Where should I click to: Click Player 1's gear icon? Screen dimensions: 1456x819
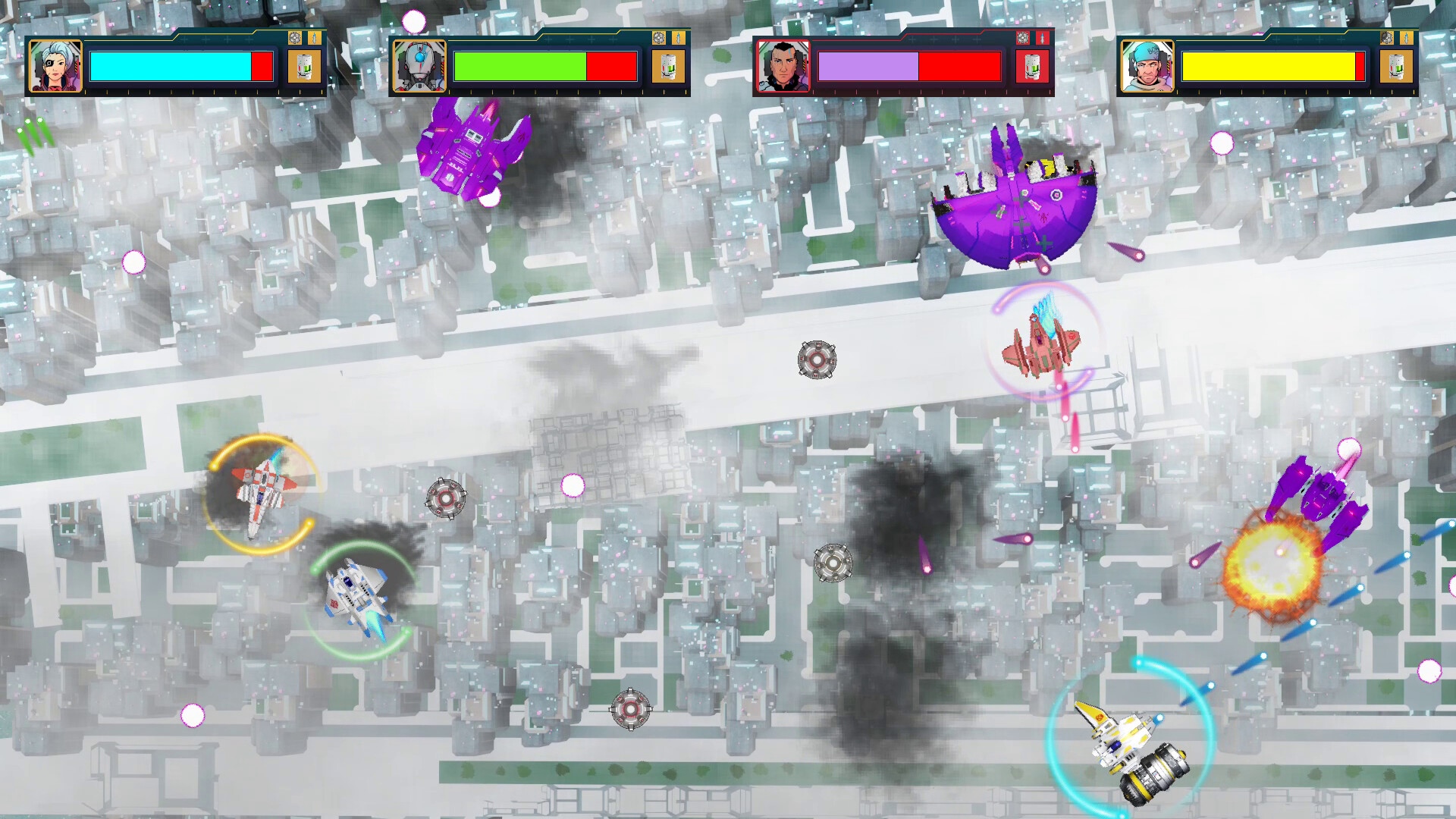(x=295, y=38)
